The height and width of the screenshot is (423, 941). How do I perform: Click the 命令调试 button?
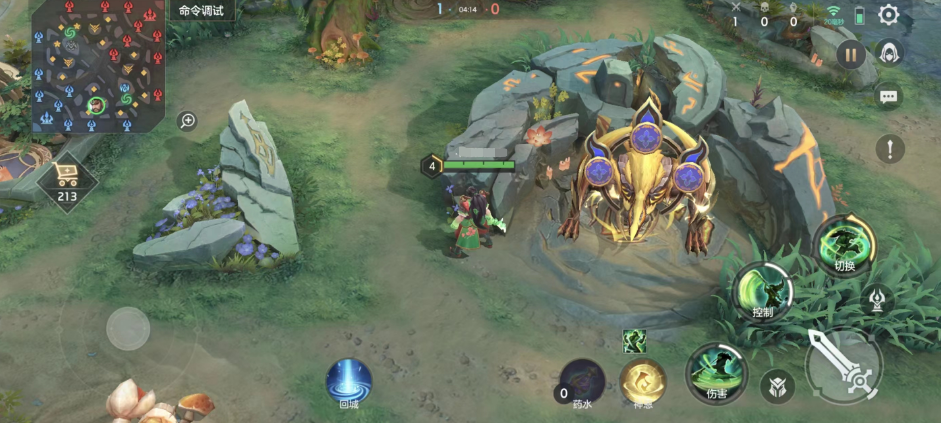pos(202,11)
